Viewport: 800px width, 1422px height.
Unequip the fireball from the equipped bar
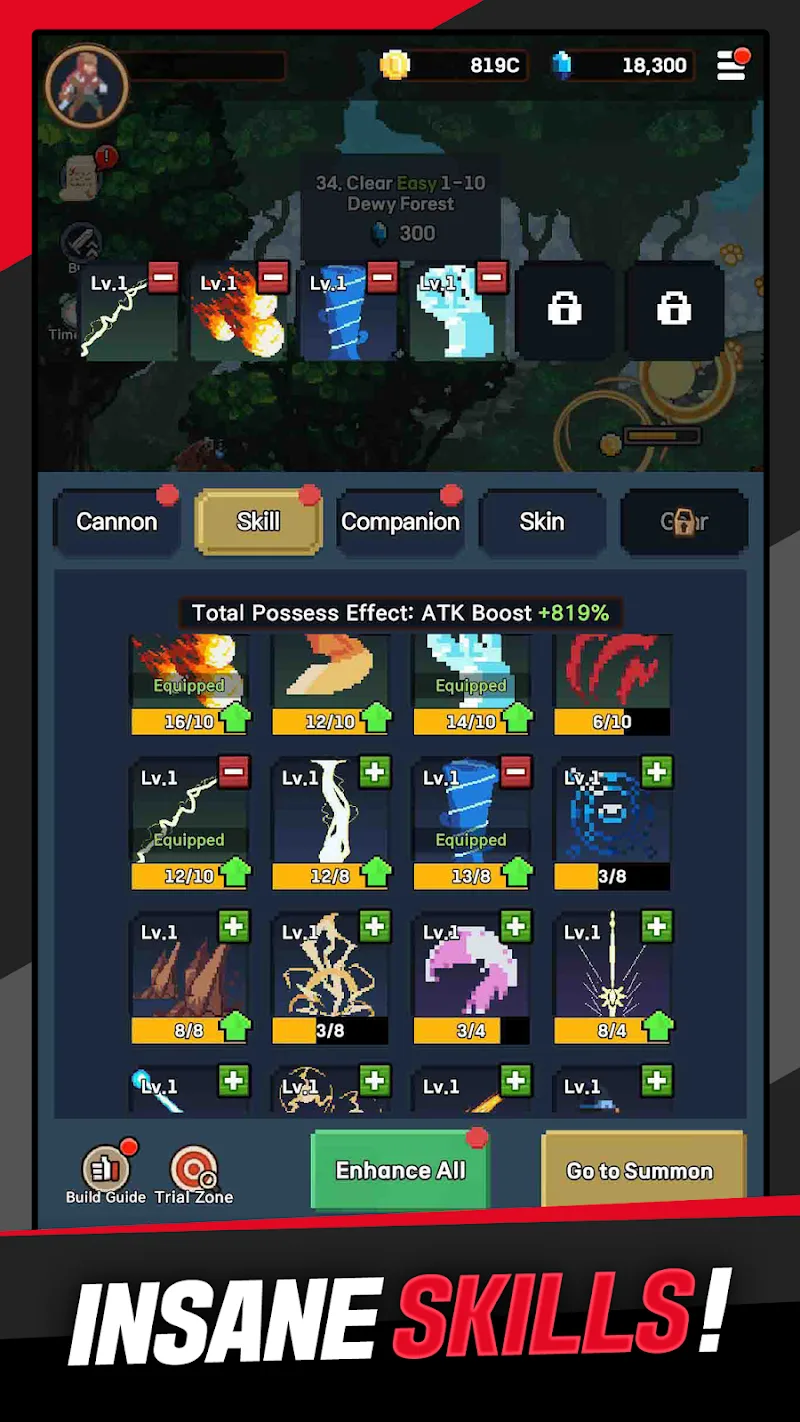click(273, 277)
